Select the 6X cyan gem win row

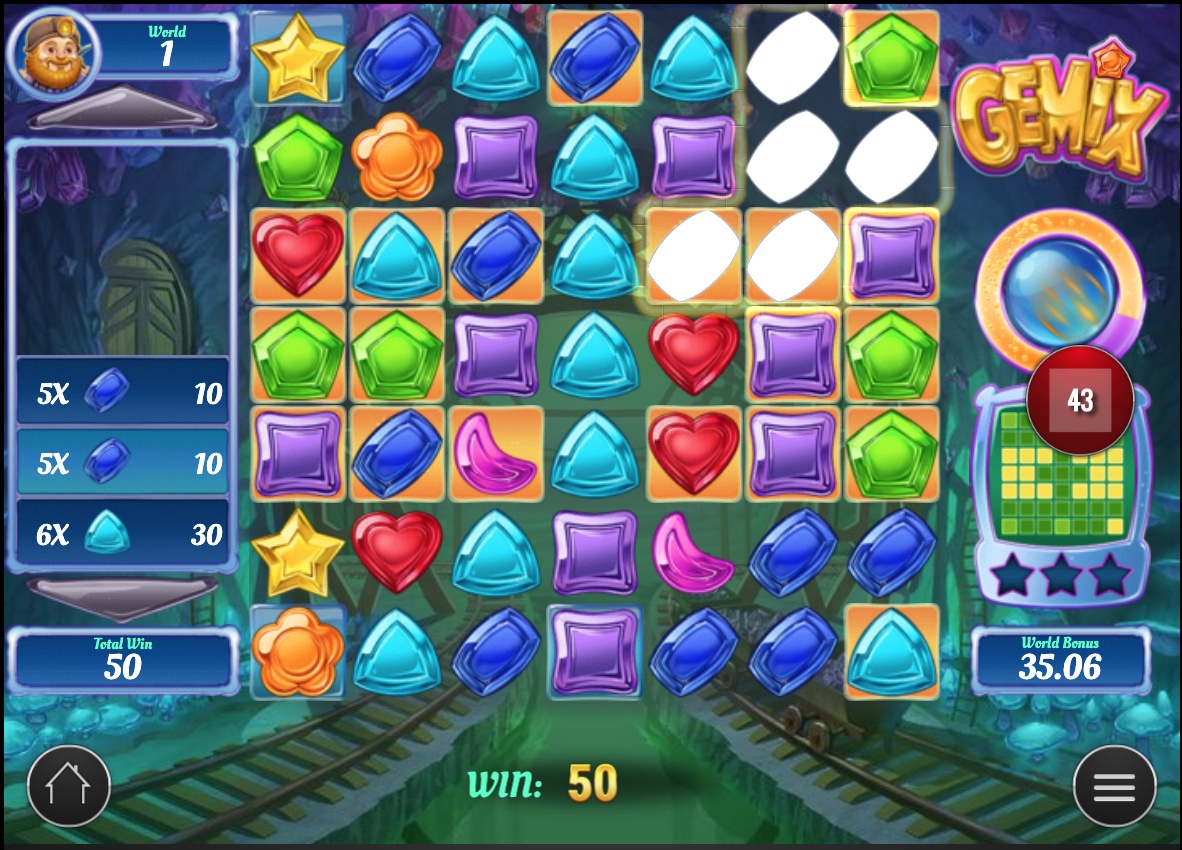(x=123, y=534)
